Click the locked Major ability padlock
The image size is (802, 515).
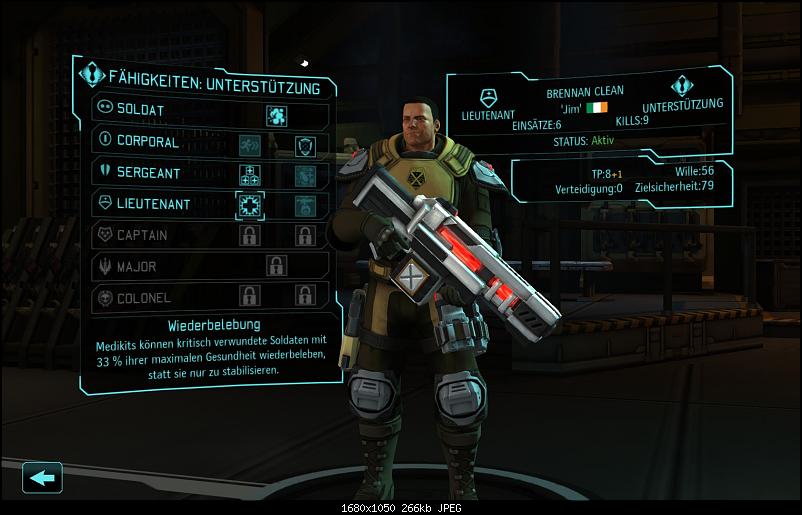pyautogui.click(x=277, y=266)
